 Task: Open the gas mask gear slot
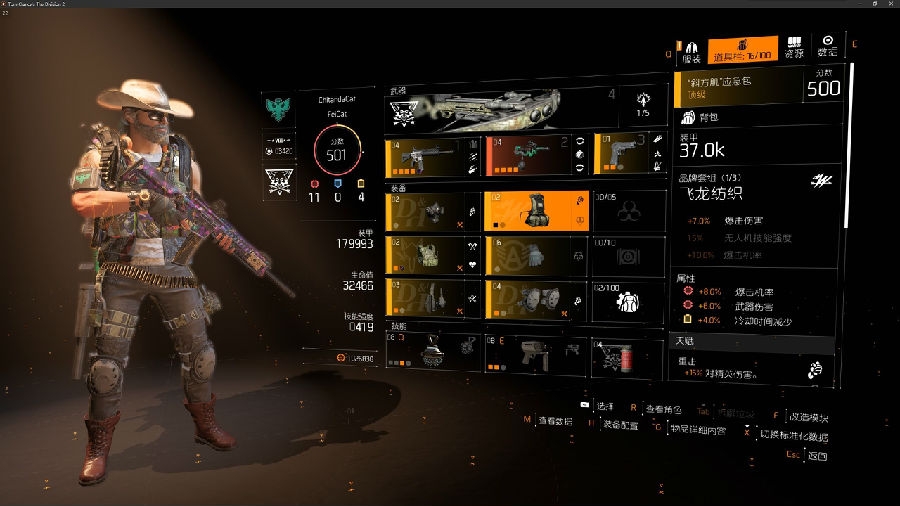coord(432,211)
